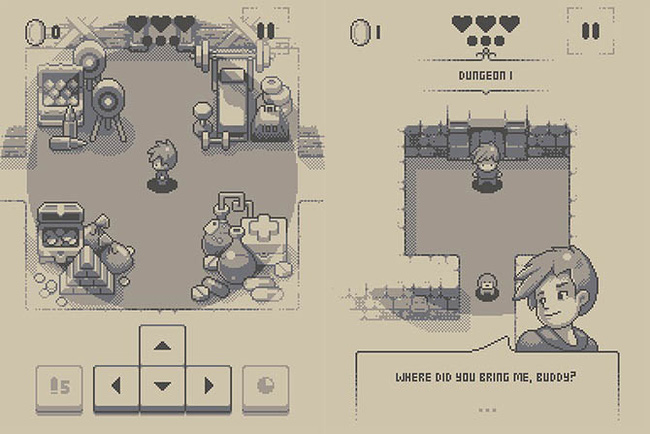Pause the game on the Dungeon 1 screen
The height and width of the screenshot is (434, 650).
(x=591, y=30)
